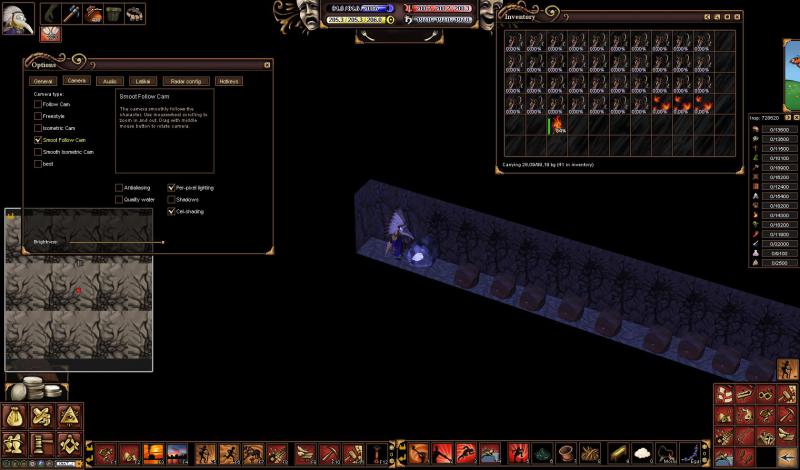
Task: Untick the Cel-shading checkbox
Action: [171, 211]
